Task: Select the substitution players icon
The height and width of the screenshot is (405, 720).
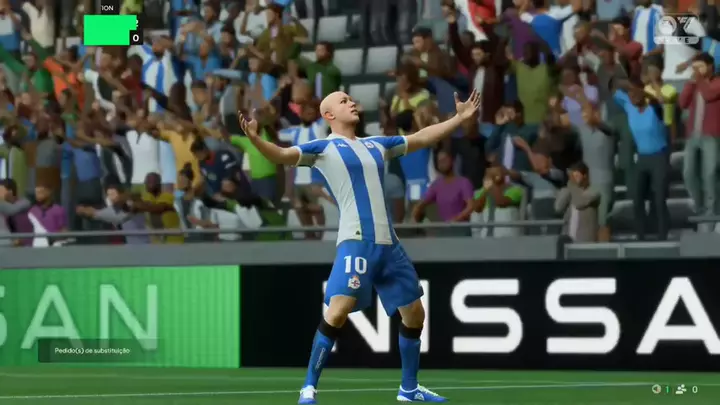Action: tap(681, 389)
